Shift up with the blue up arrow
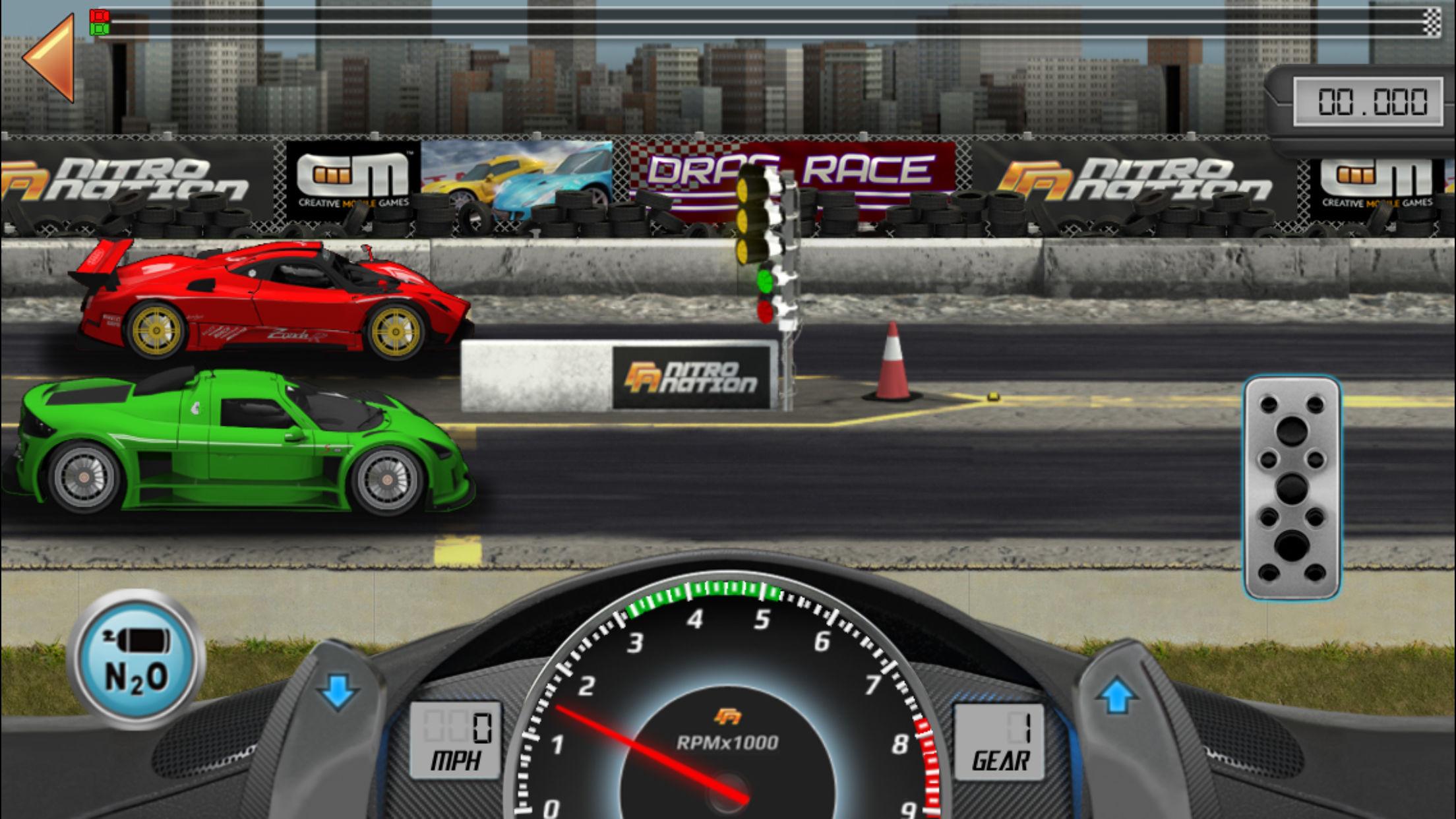This screenshot has height=819, width=1456. tap(1116, 695)
